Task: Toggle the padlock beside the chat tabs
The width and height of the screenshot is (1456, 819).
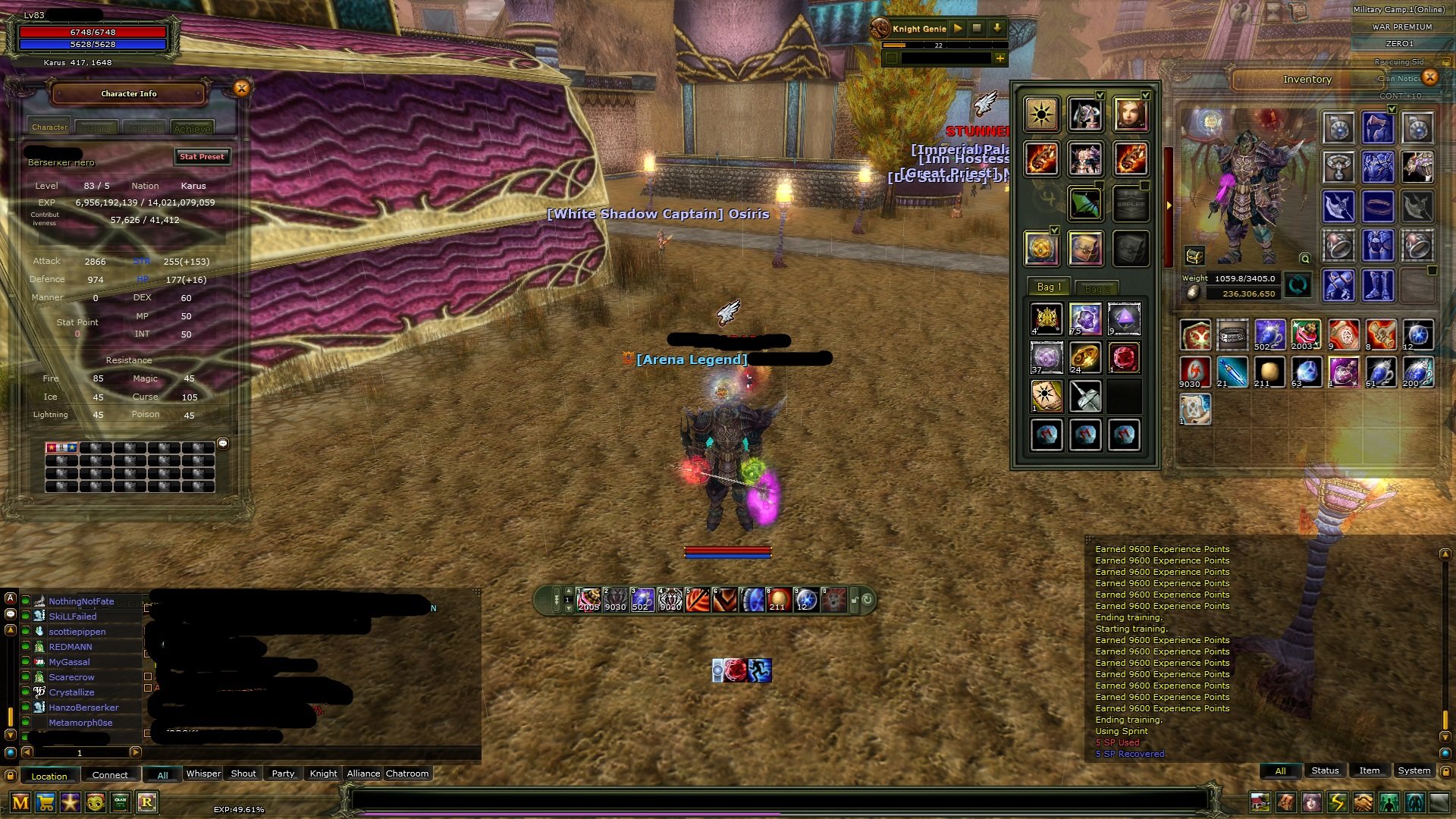Action: (x=11, y=775)
